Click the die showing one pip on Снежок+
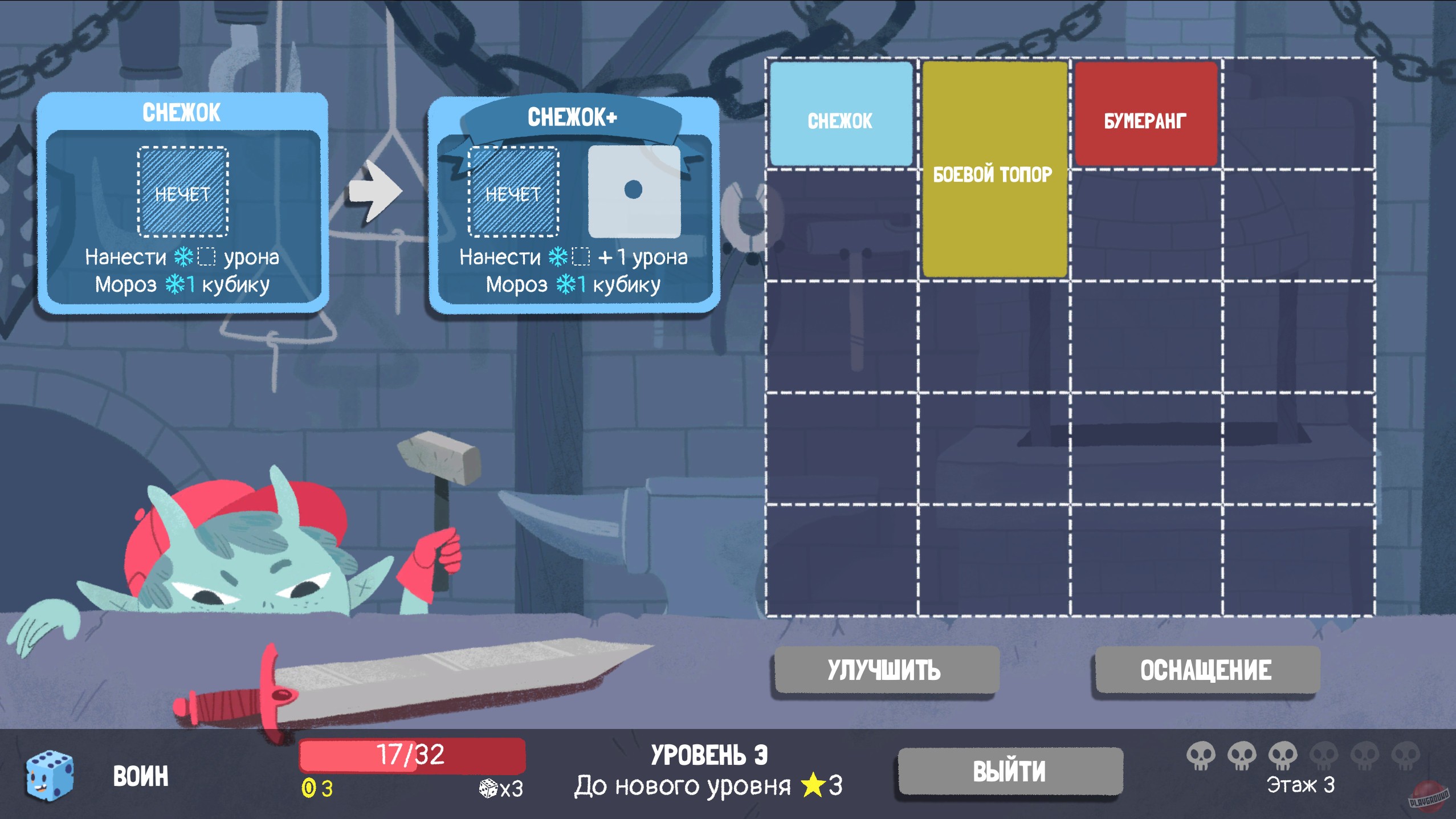The height and width of the screenshot is (819, 1456). point(635,191)
